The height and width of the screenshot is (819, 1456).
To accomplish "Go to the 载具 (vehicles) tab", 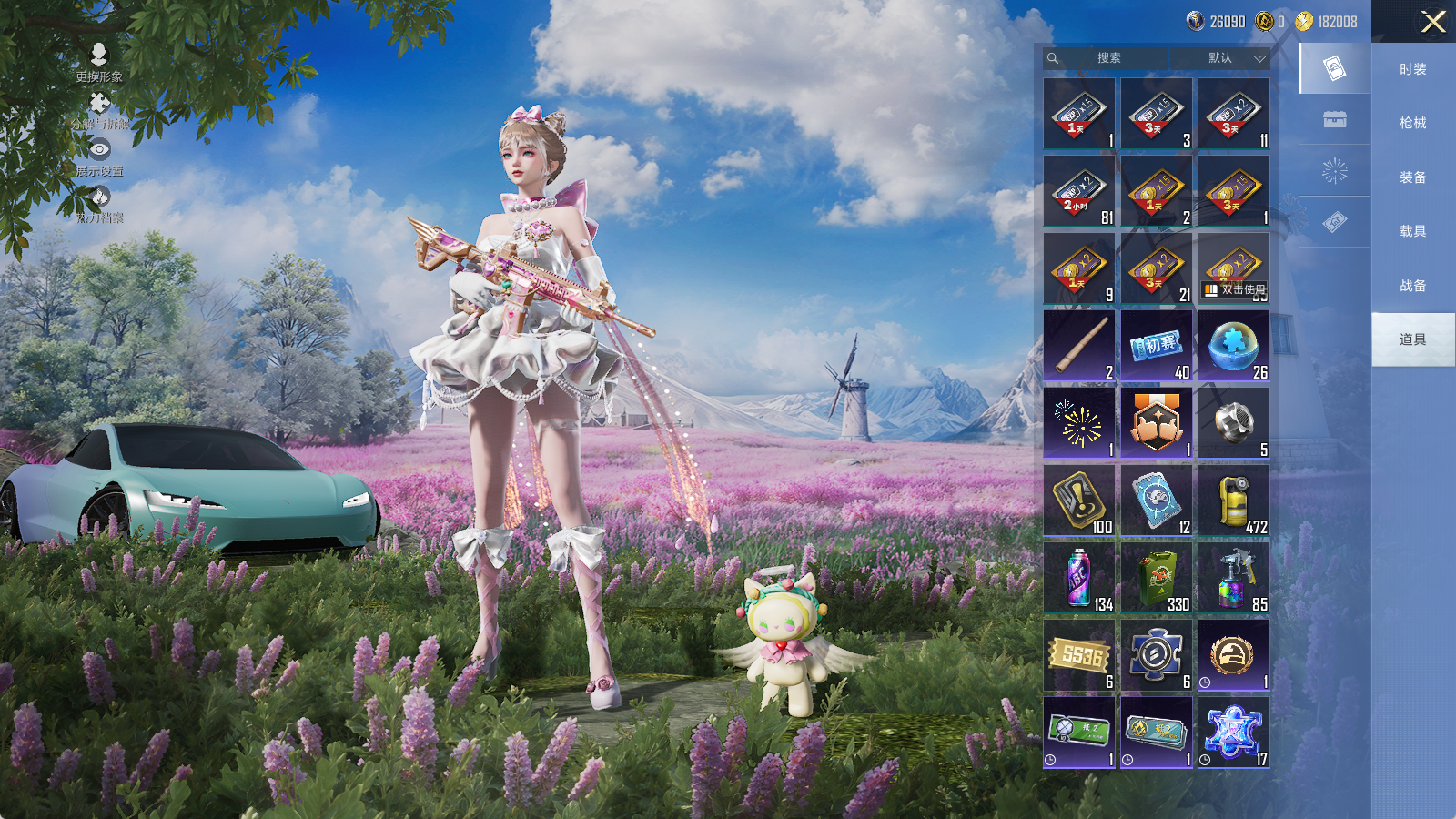I will [x=1412, y=231].
